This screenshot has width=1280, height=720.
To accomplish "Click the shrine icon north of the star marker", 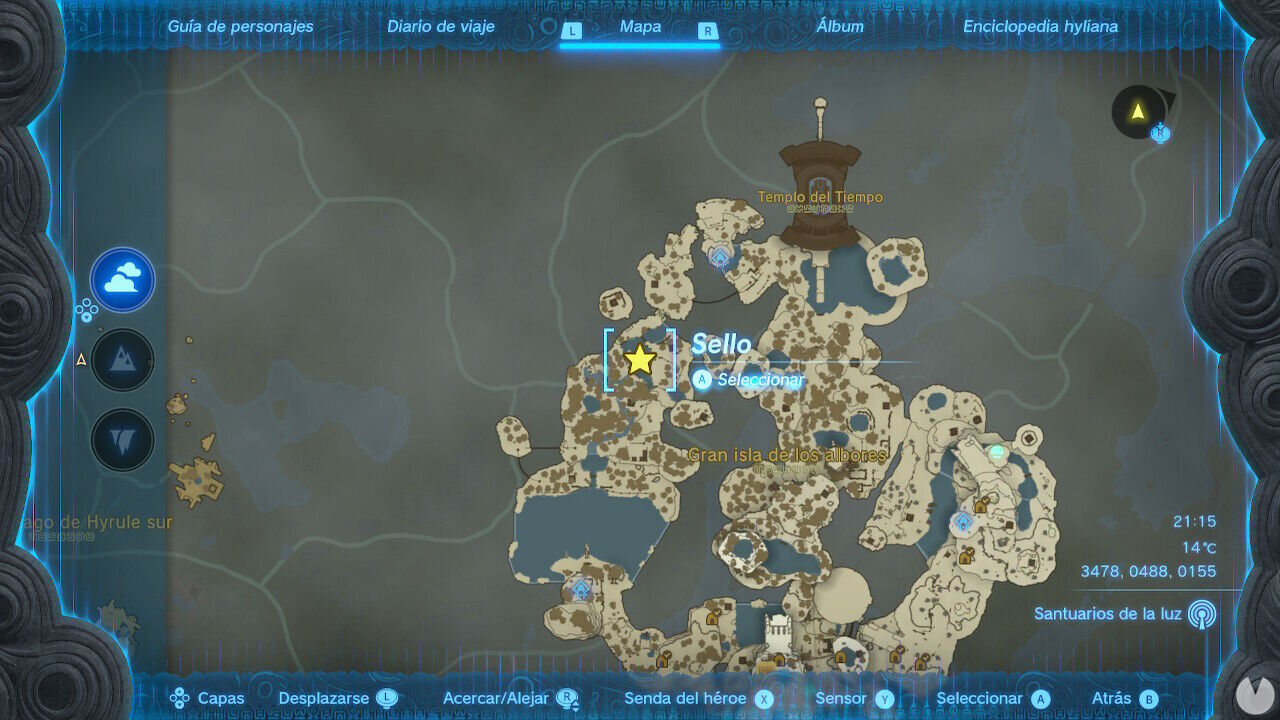I will coord(718,257).
